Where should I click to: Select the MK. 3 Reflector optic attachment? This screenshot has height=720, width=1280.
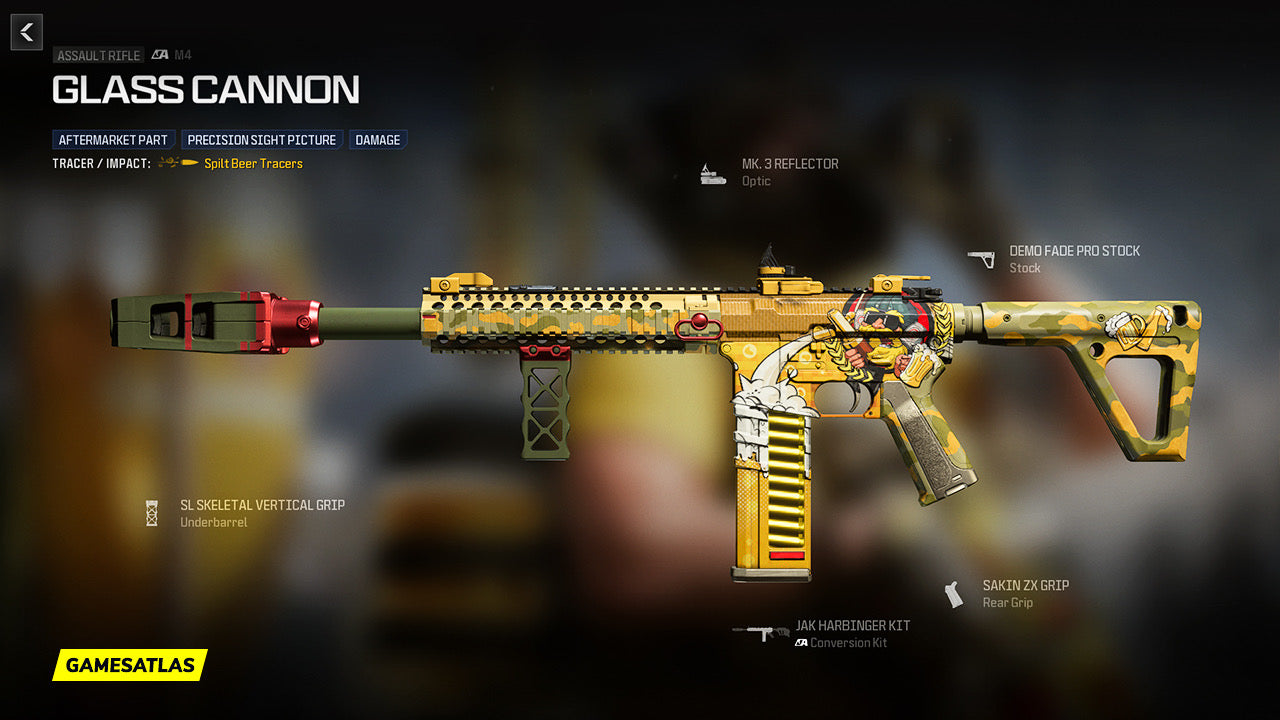tap(789, 164)
